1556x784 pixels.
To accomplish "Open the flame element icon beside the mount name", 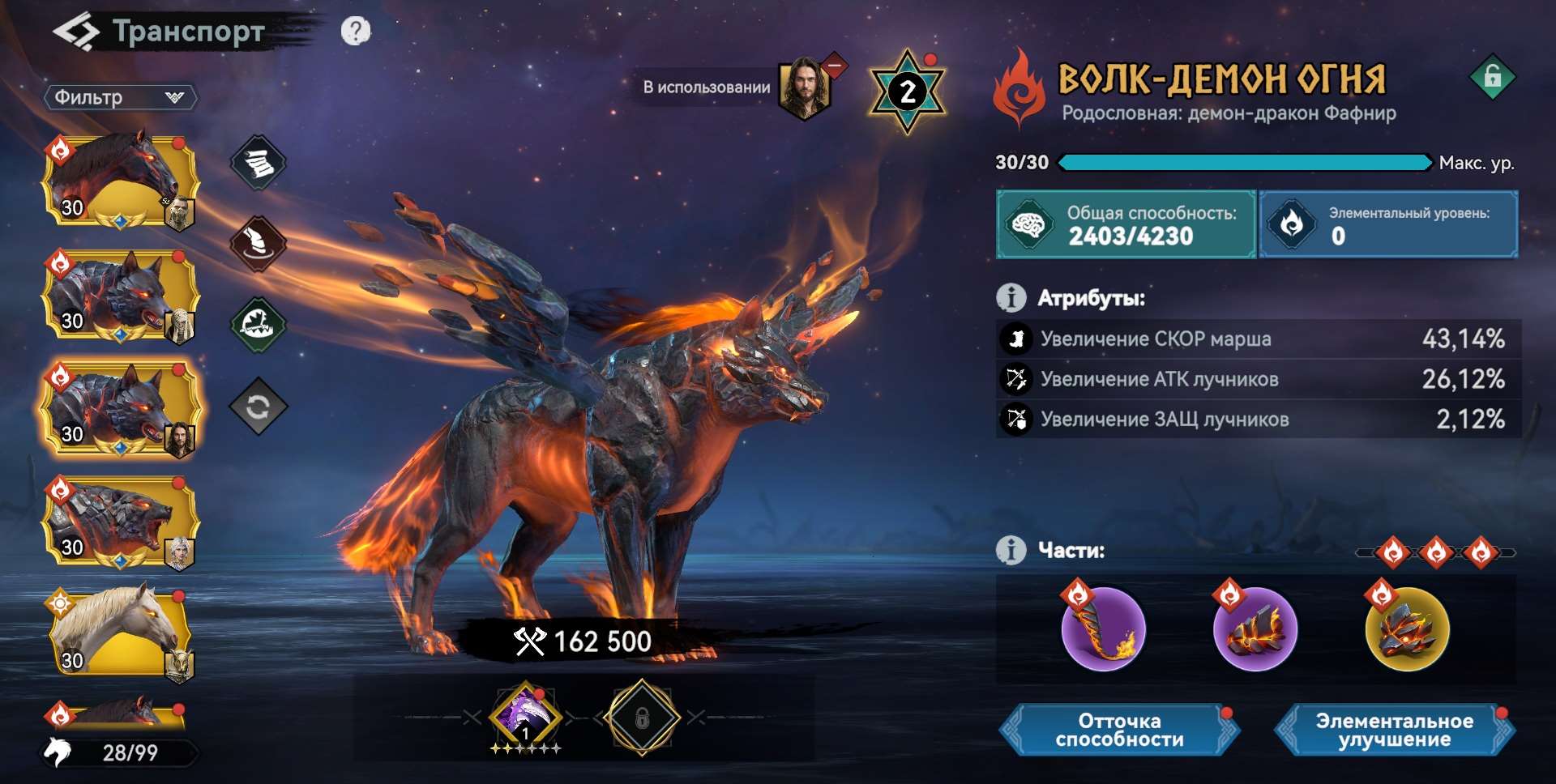I will [1019, 85].
